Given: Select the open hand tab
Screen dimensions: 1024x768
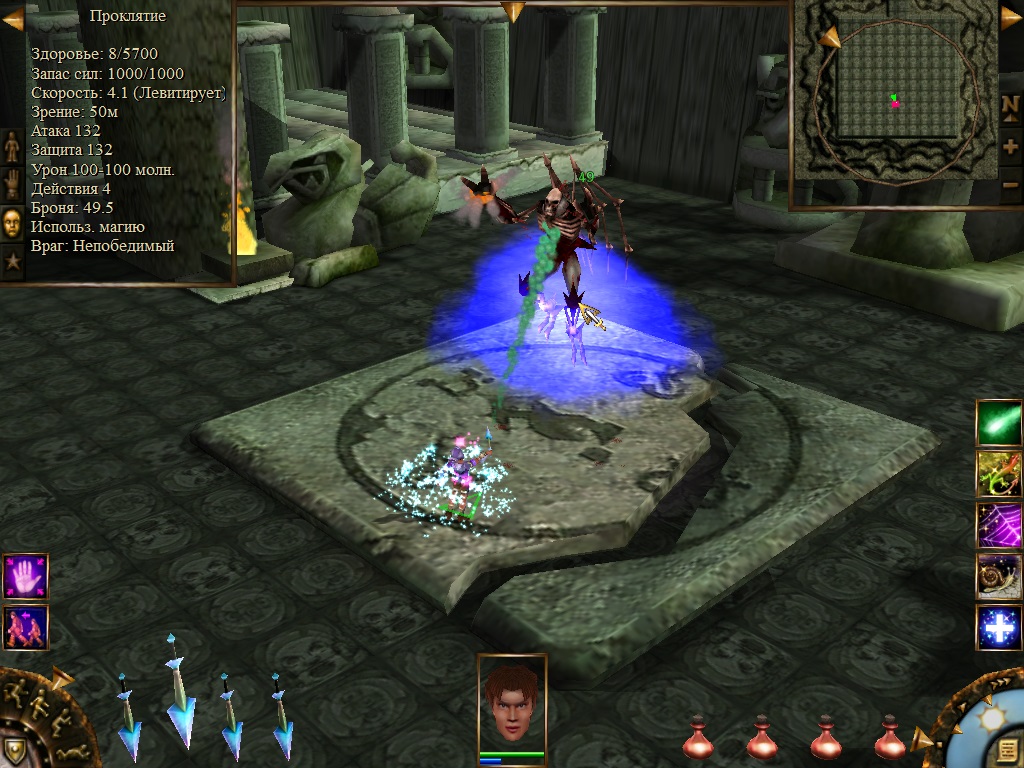Looking at the screenshot, I should (12, 185).
